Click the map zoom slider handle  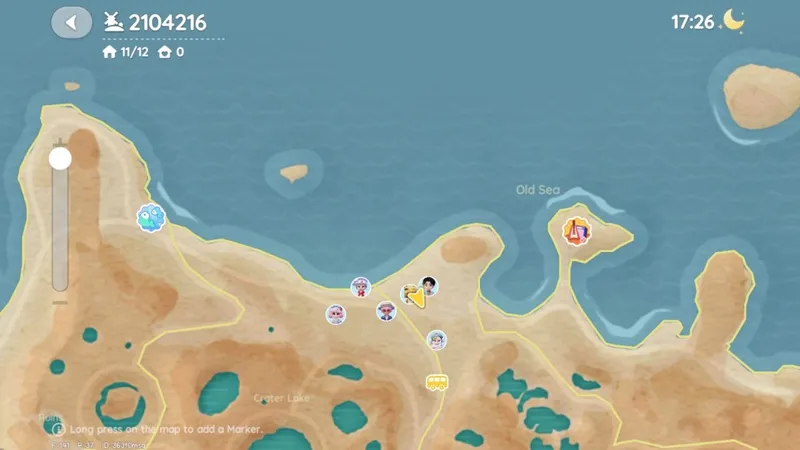coord(61,158)
